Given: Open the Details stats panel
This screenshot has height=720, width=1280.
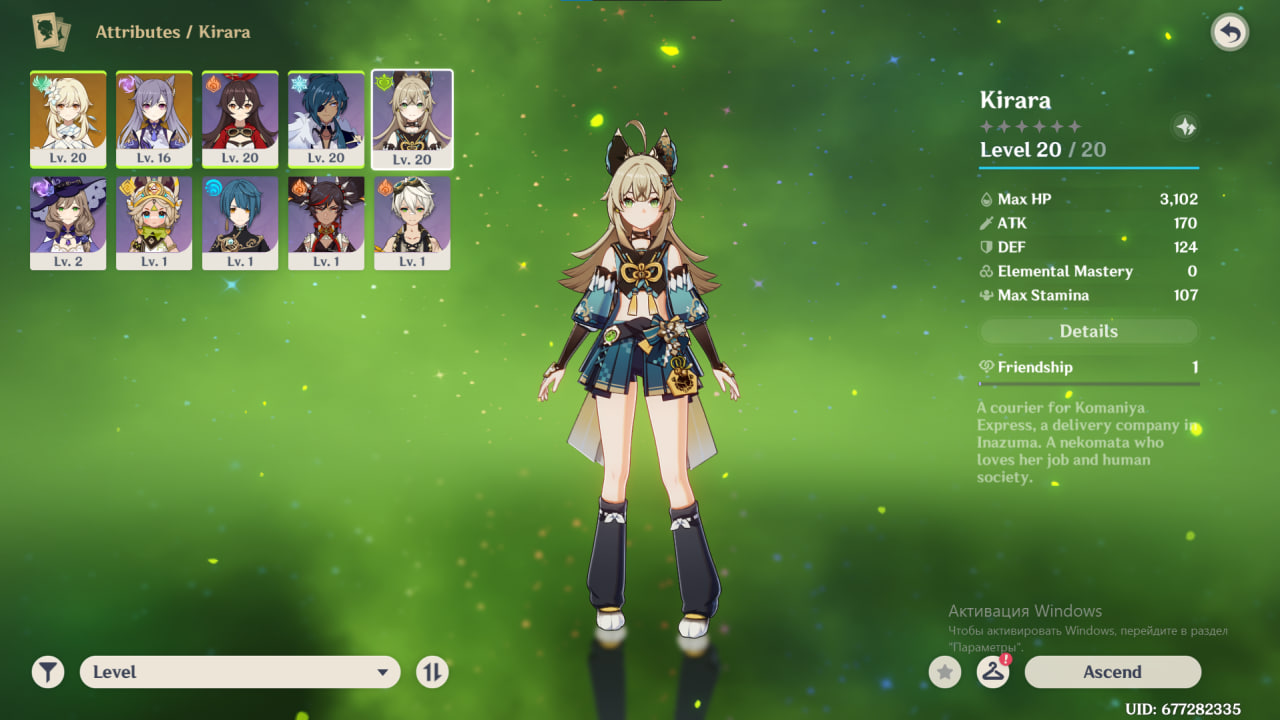Looking at the screenshot, I should pos(1088,331).
